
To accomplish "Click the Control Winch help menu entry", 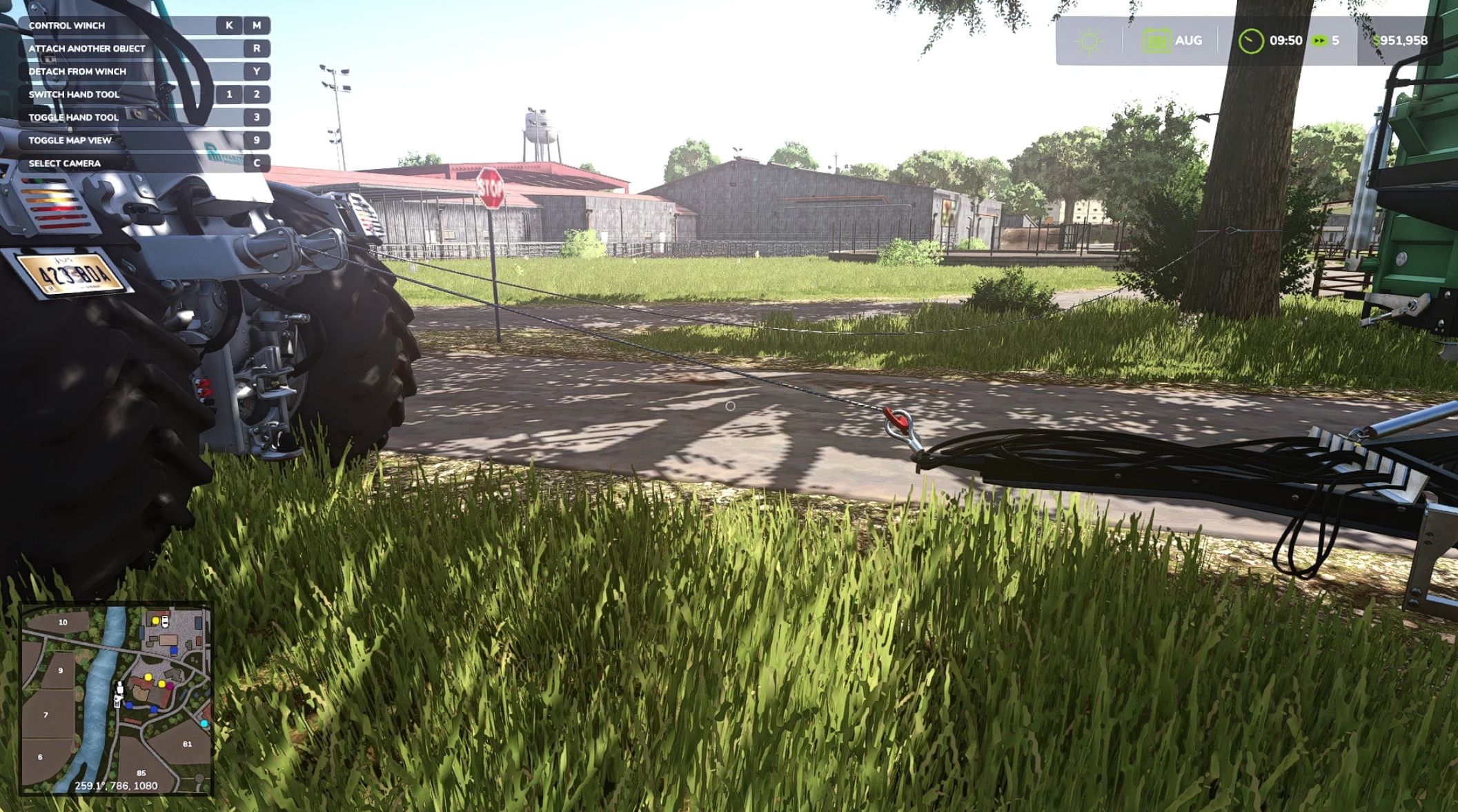I will (x=67, y=26).
